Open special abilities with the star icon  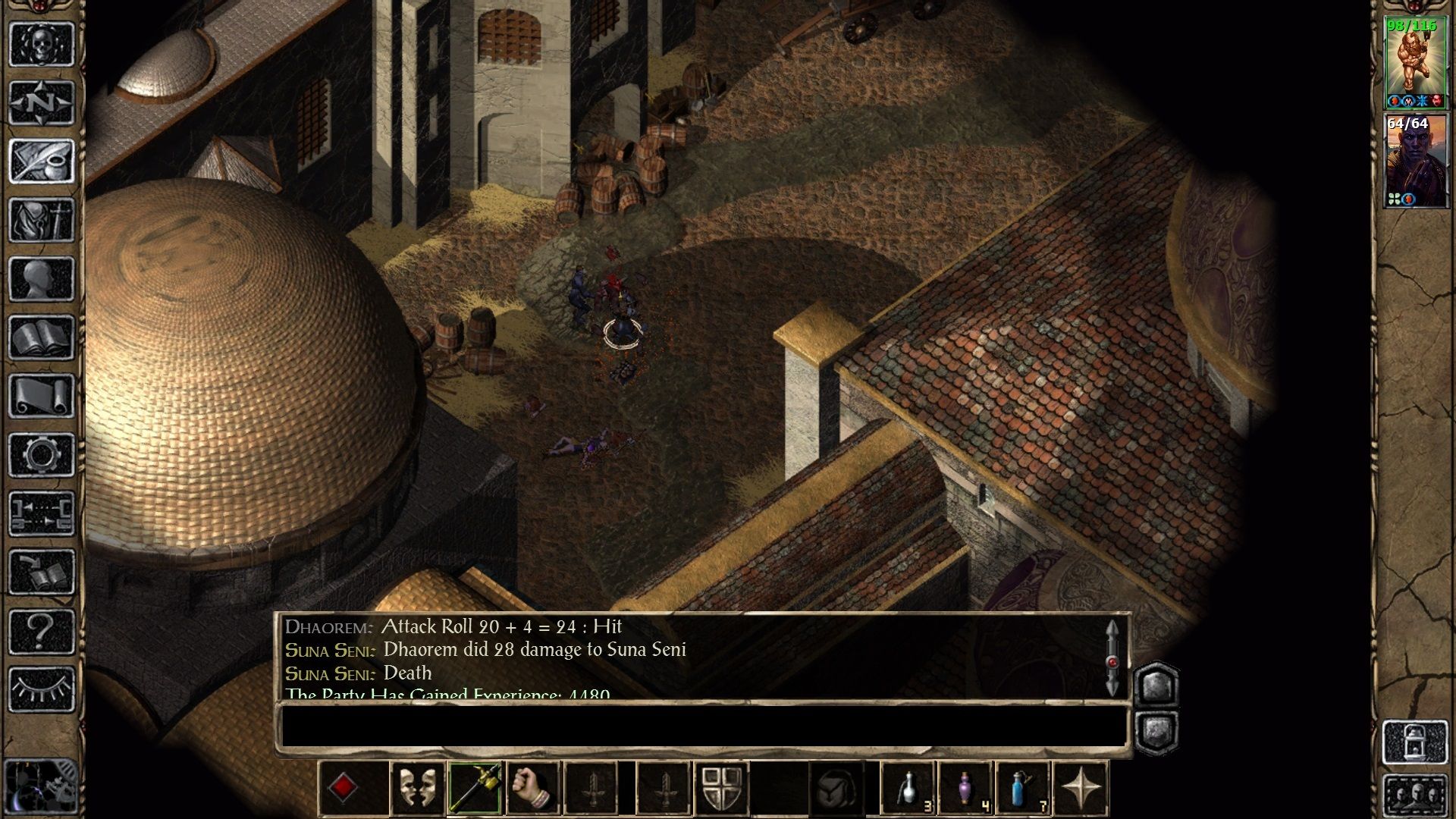tap(1082, 788)
